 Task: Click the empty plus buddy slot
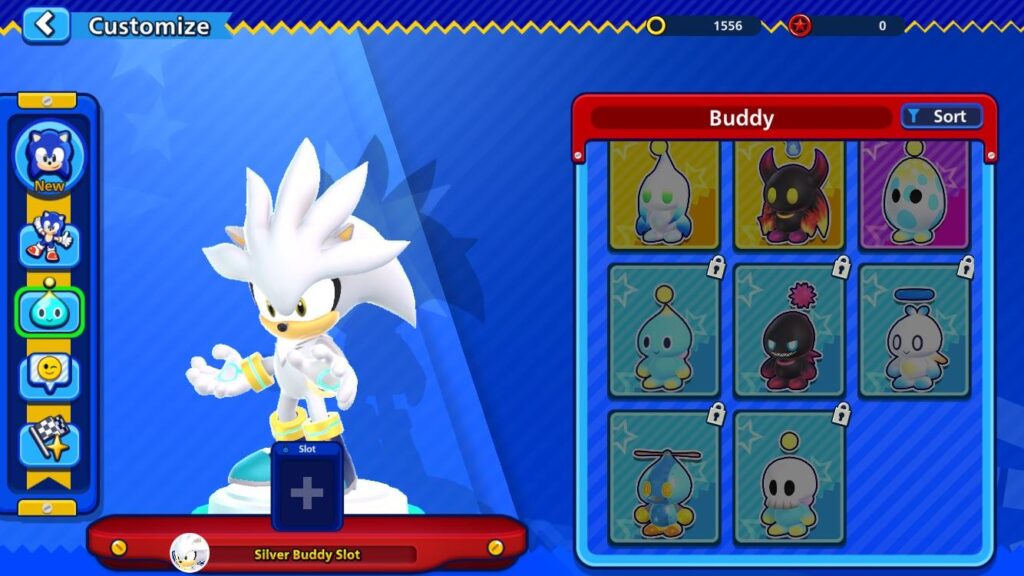pyautogui.click(x=307, y=493)
